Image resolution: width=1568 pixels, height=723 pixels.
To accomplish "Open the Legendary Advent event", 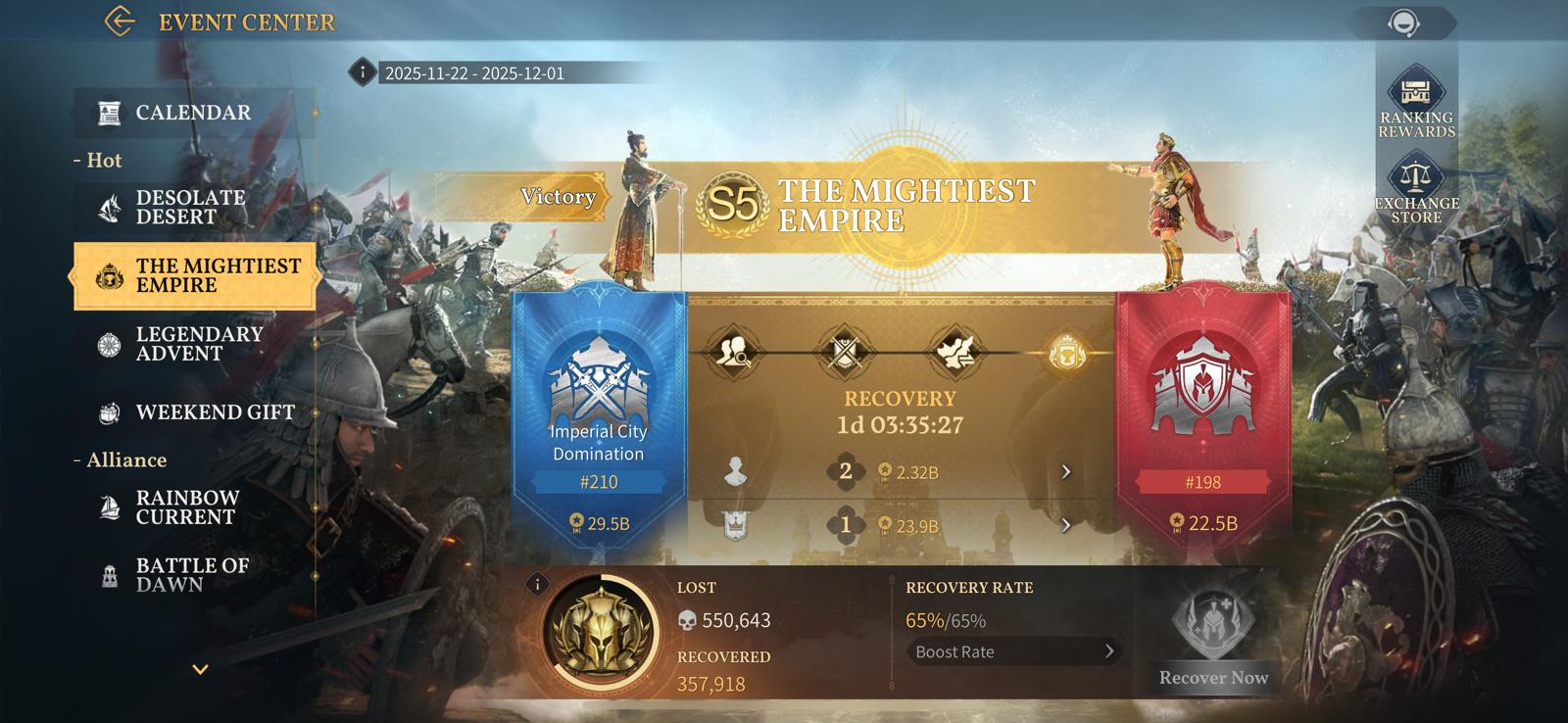I will point(198,344).
